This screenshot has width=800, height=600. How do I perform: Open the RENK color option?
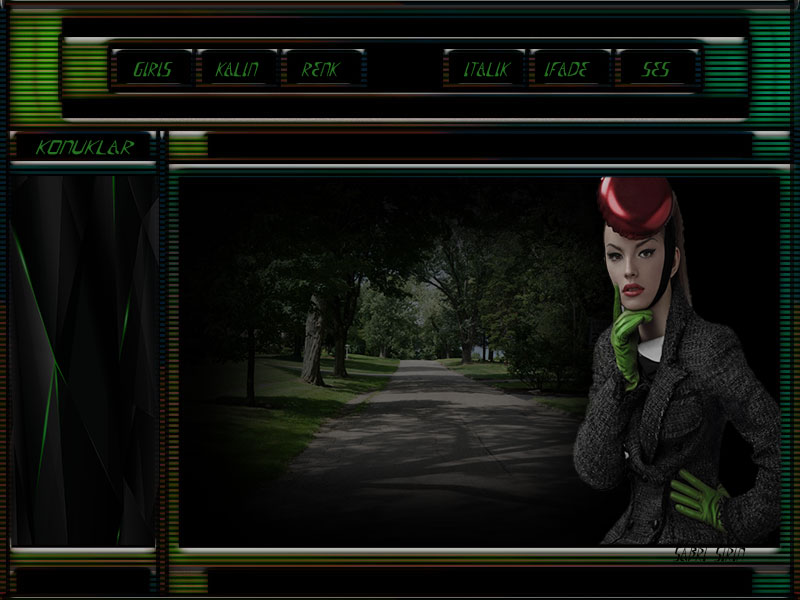(322, 70)
